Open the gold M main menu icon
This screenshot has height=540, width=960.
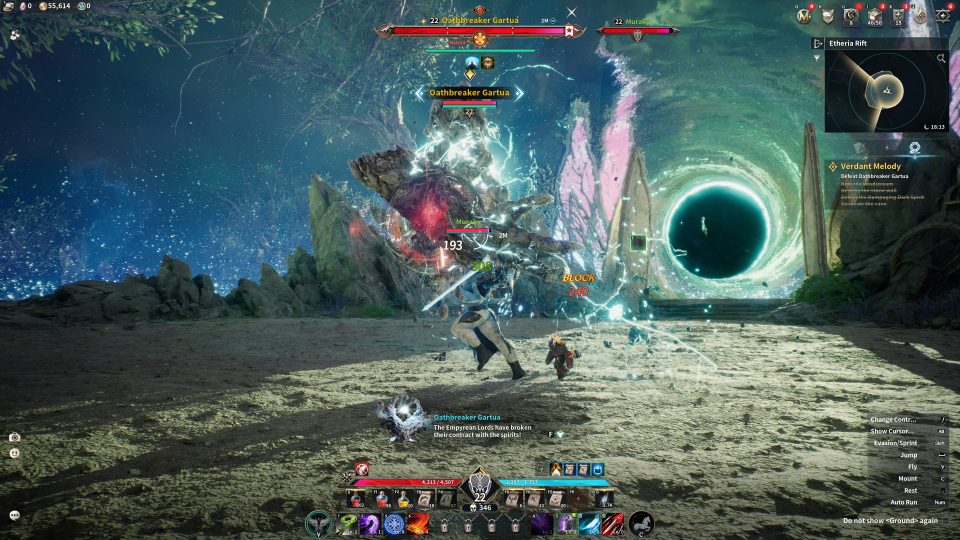tap(805, 15)
